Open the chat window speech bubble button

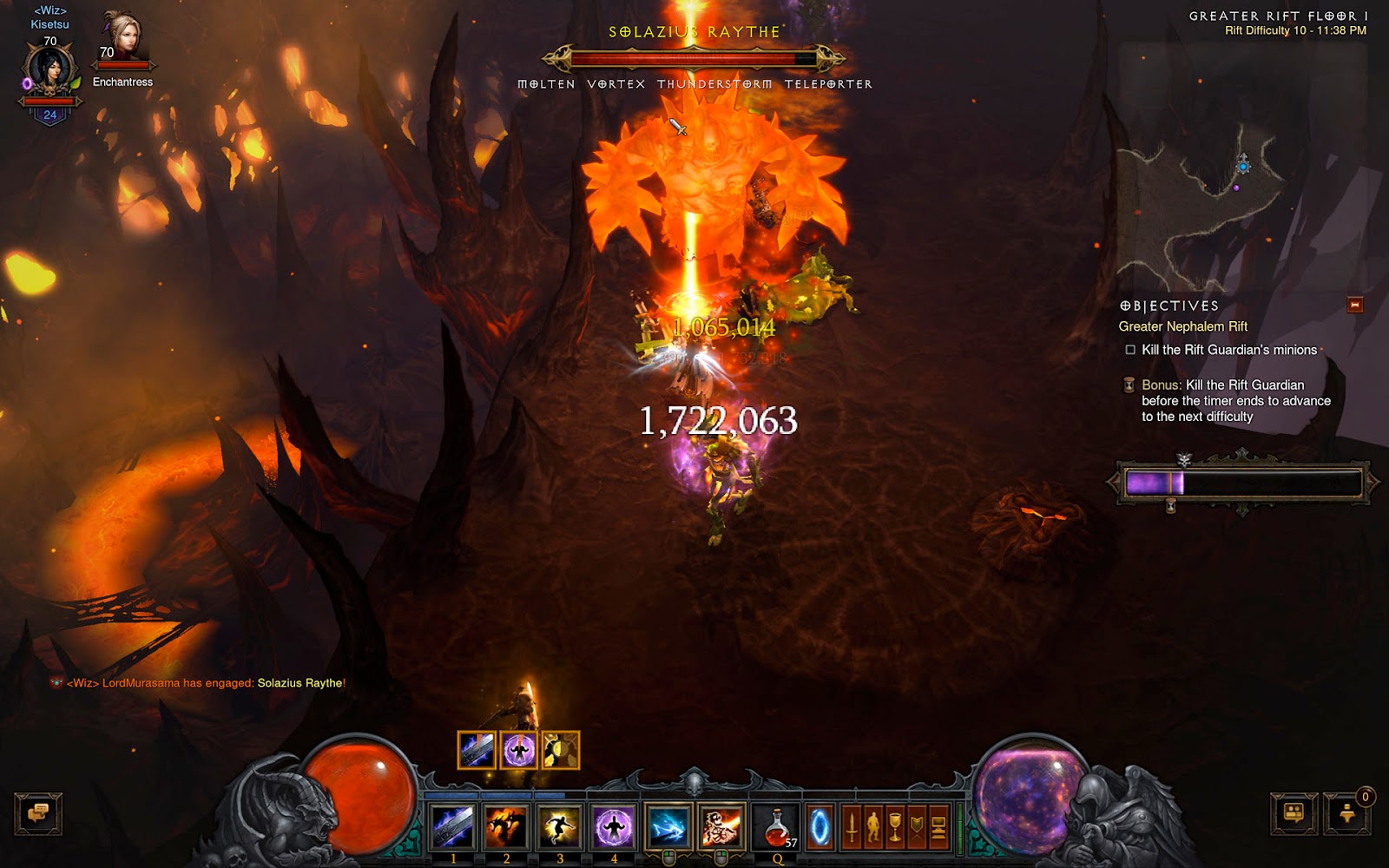pos(38,814)
